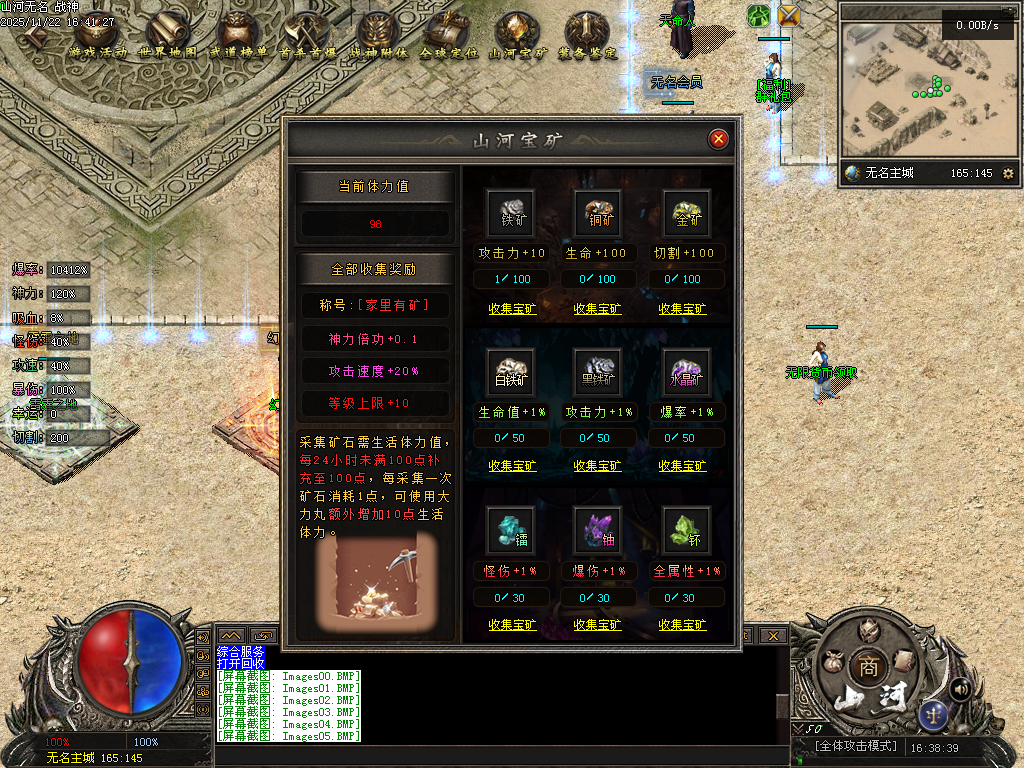Collect gold ore (金矿) with its link
Viewport: 1024px width, 768px height.
(x=682, y=309)
